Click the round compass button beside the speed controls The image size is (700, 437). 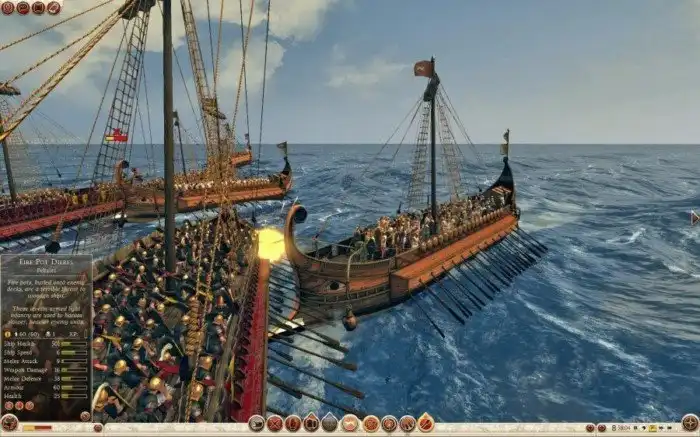pyautogui.click(x=690, y=422)
